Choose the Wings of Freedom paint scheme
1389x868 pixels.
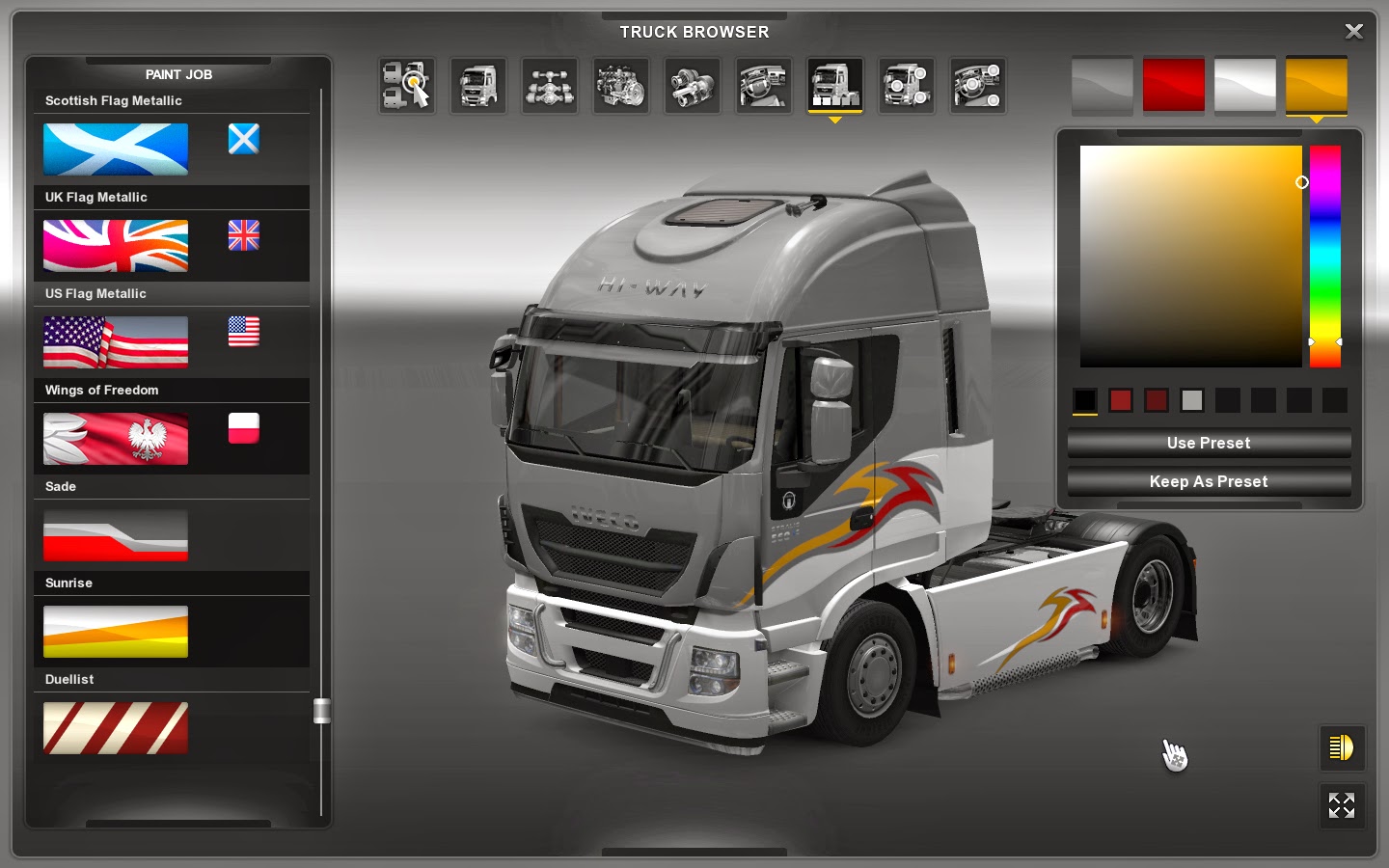(115, 439)
